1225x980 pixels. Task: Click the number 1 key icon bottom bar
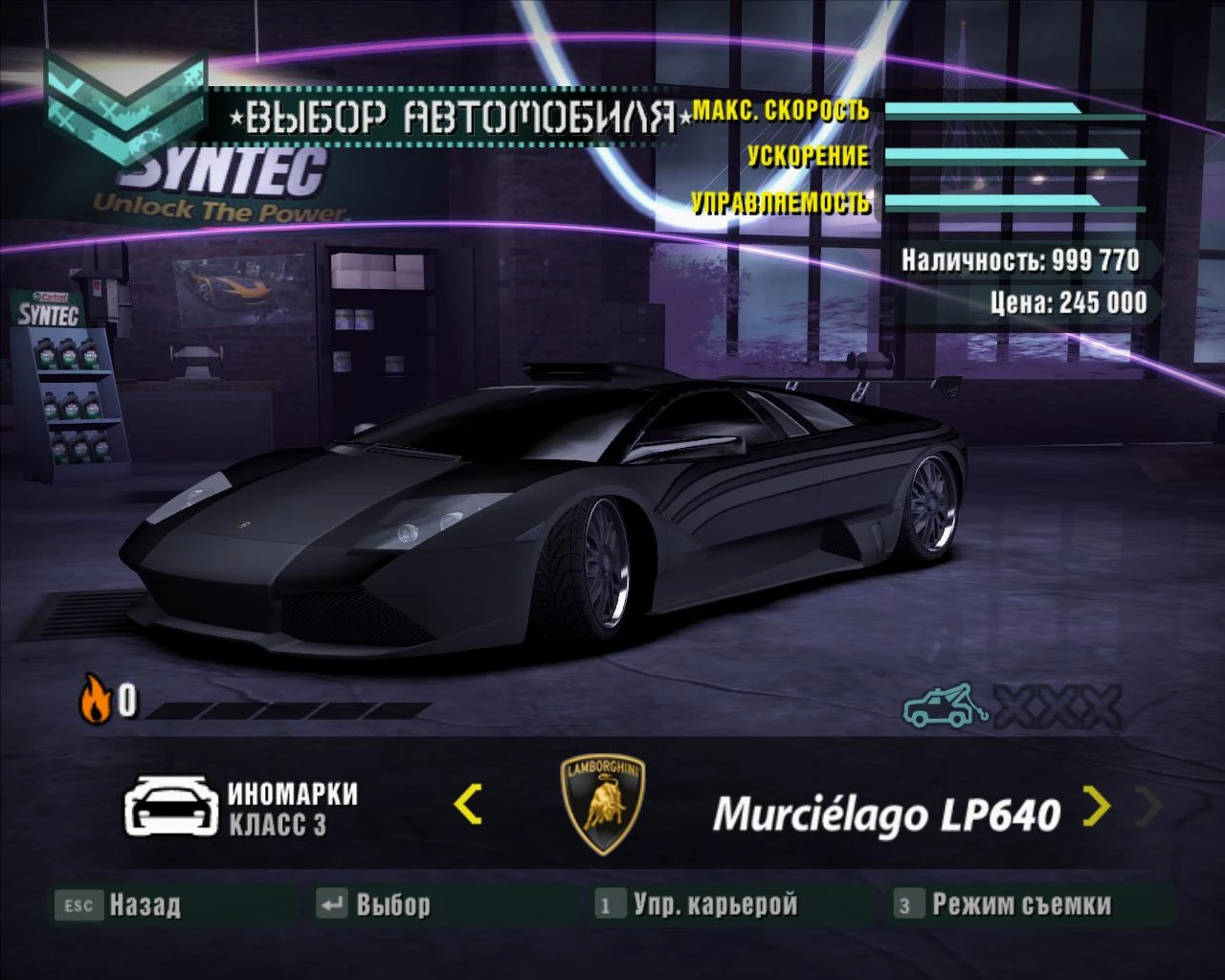[x=607, y=902]
